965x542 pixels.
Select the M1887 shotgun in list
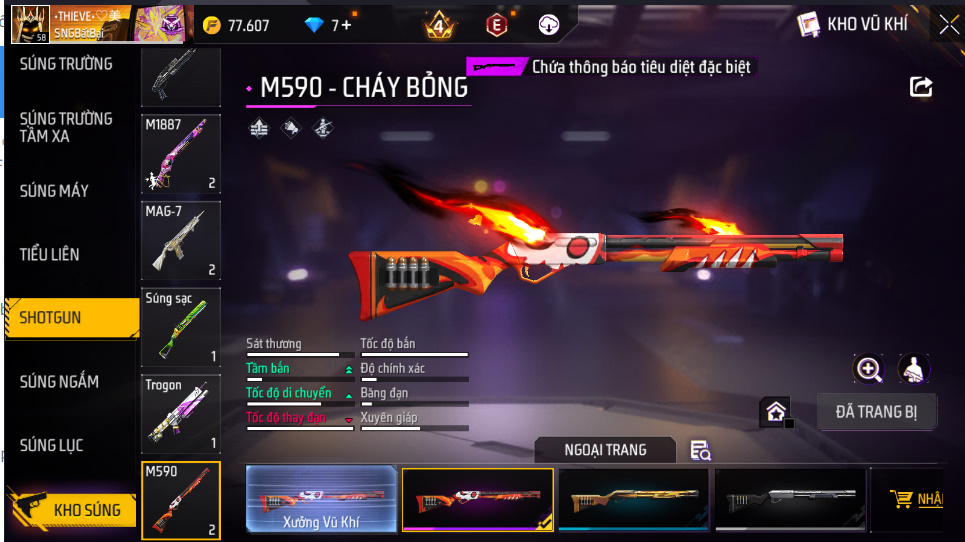click(x=180, y=153)
